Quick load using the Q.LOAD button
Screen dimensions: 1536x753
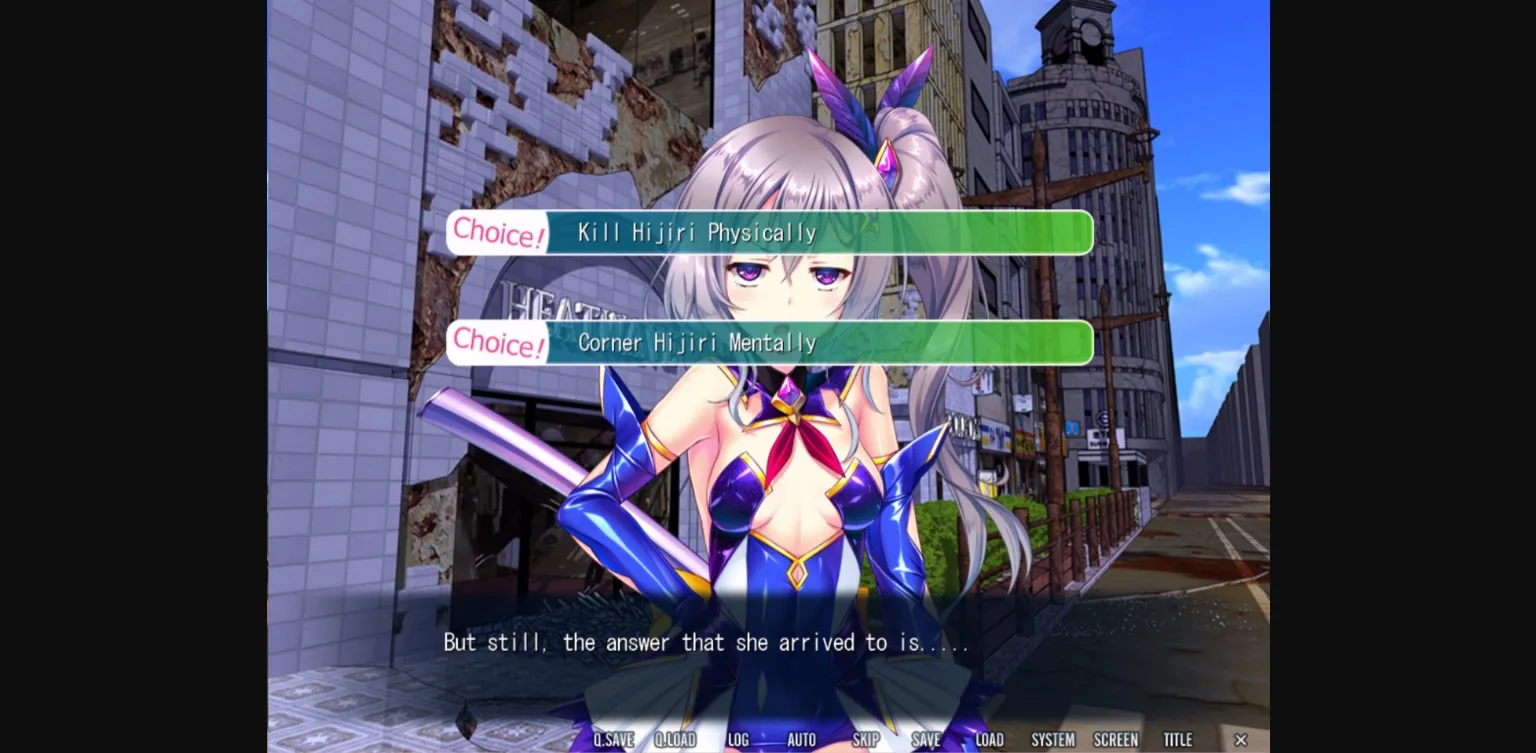675,740
